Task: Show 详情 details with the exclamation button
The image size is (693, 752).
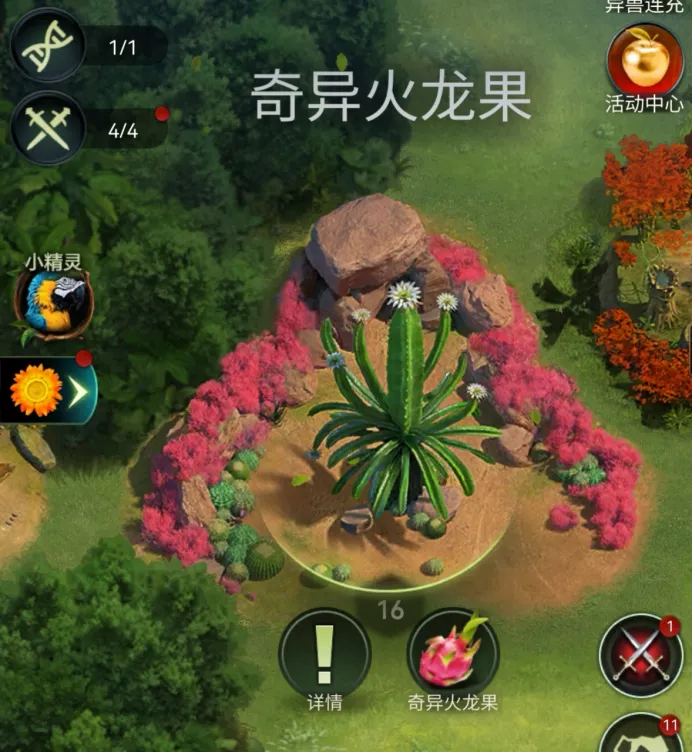Action: [324, 653]
